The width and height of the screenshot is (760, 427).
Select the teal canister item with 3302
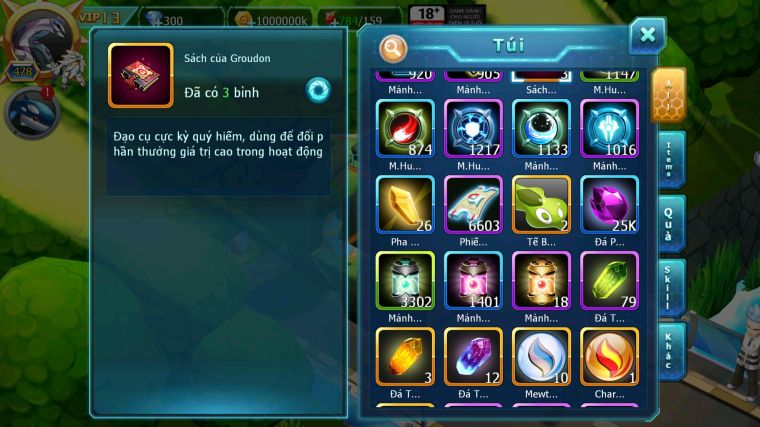(x=405, y=281)
